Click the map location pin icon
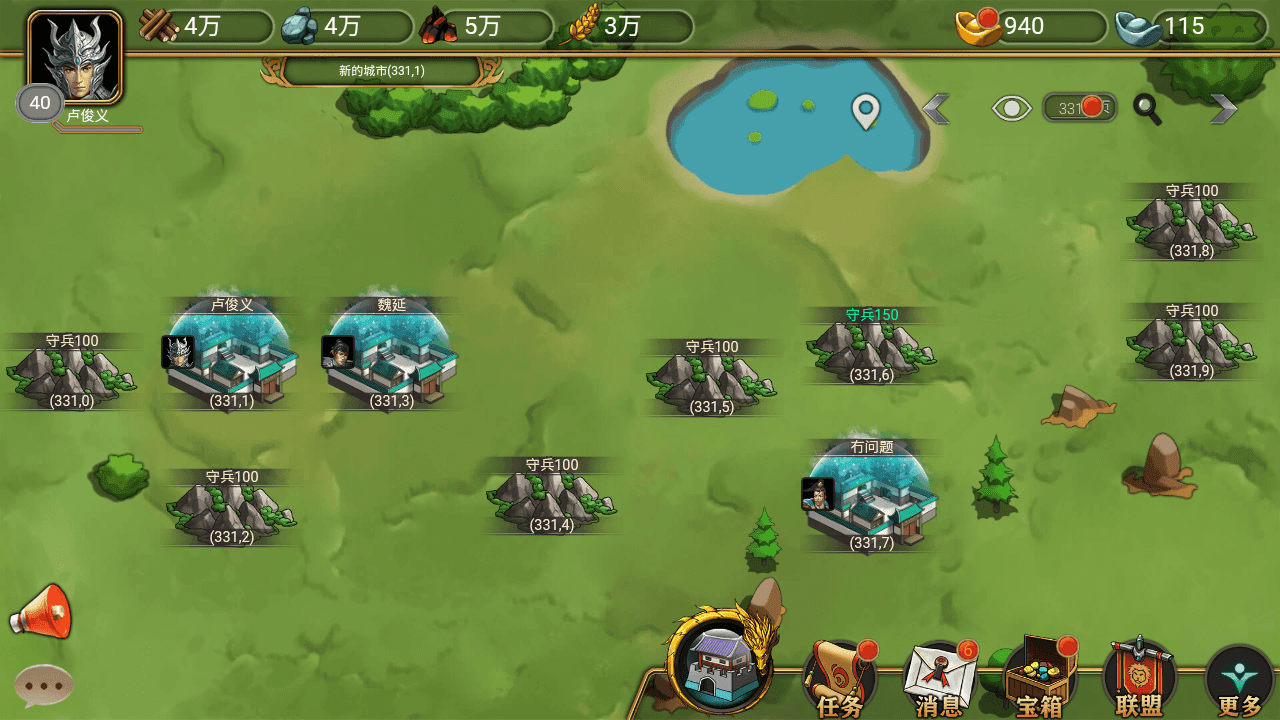This screenshot has width=1280, height=720. click(x=865, y=111)
